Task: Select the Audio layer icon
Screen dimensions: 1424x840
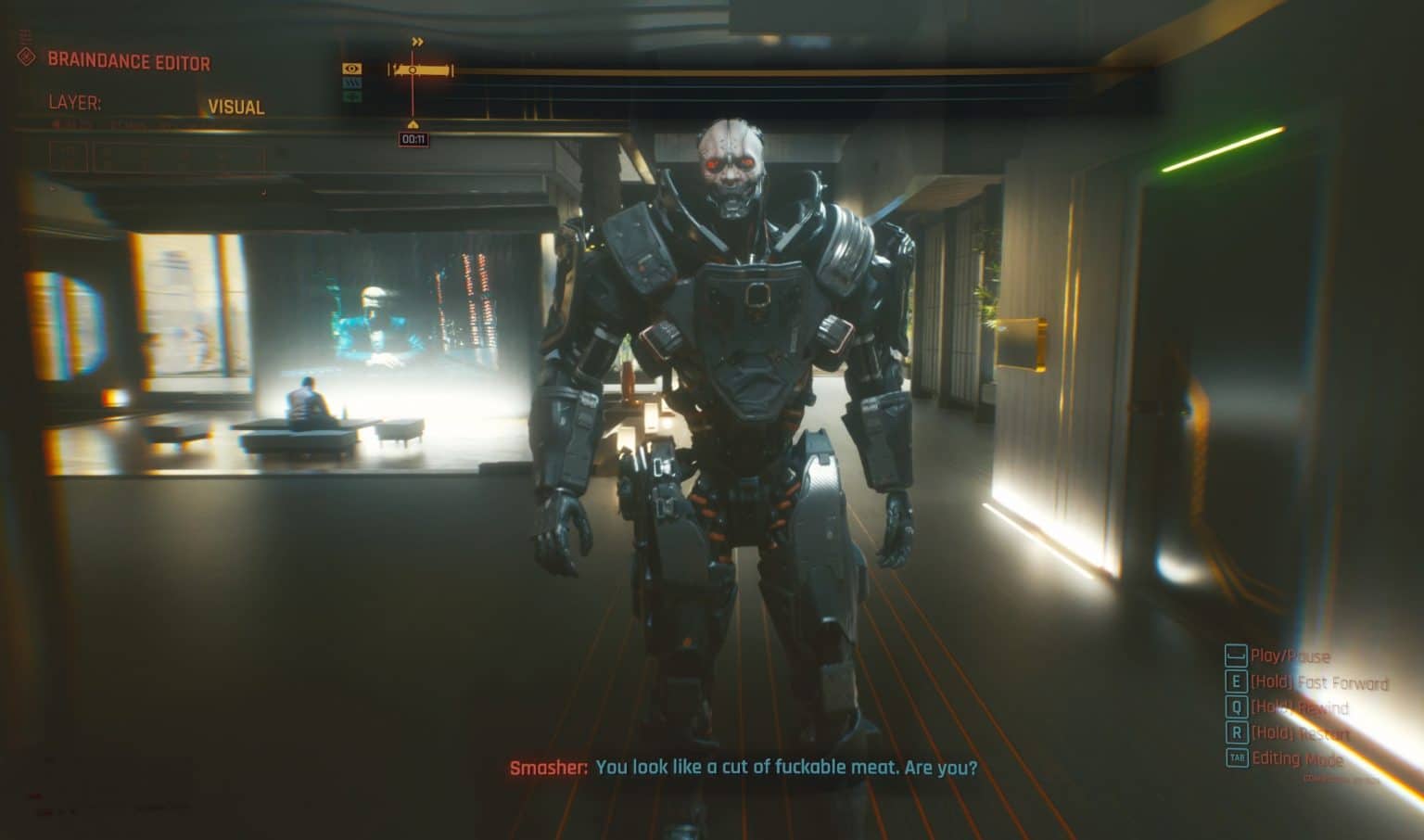Action: tap(352, 96)
